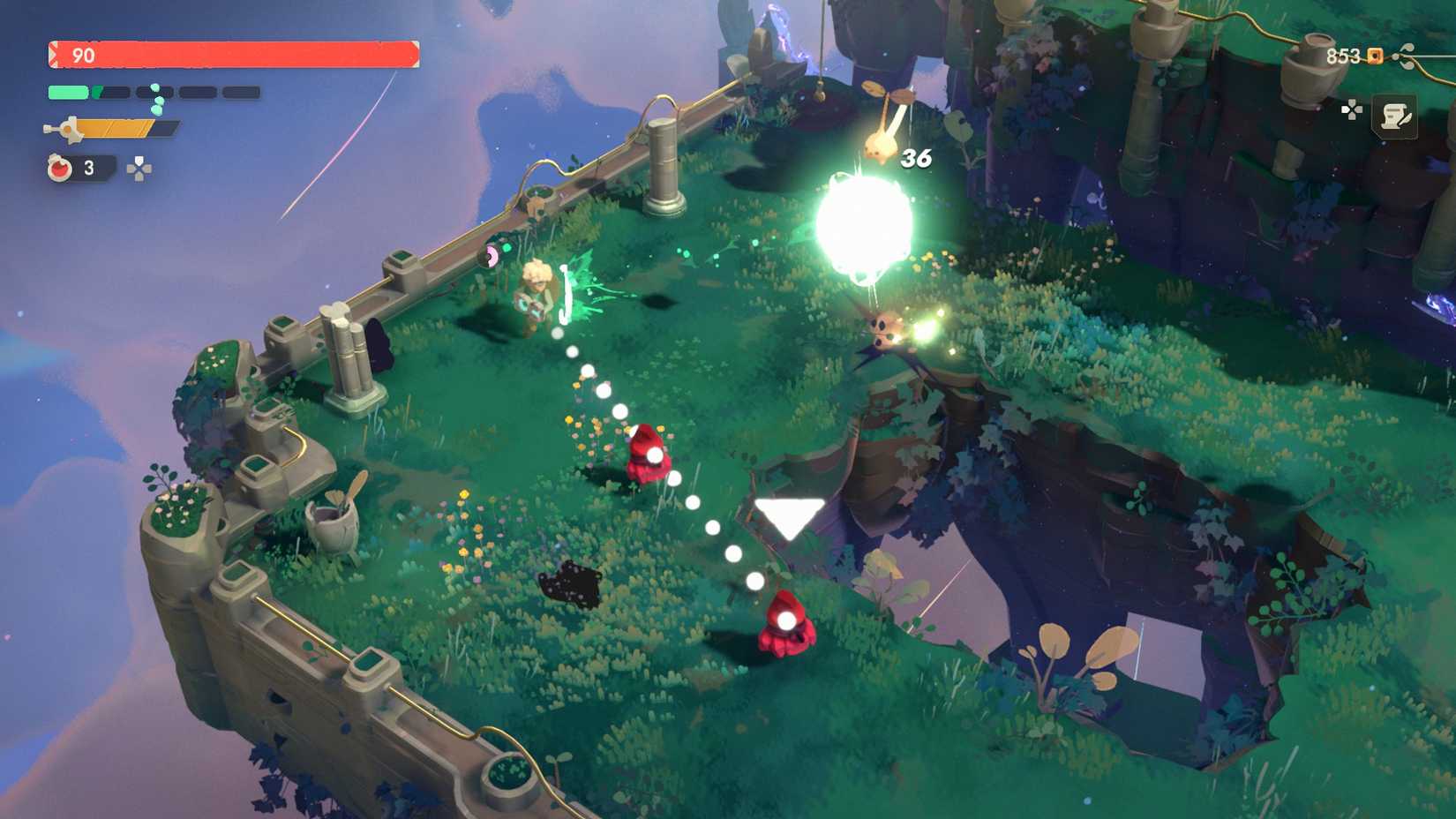1456x819 pixels.
Task: Click the 853 currency counter text
Action: (x=1341, y=56)
